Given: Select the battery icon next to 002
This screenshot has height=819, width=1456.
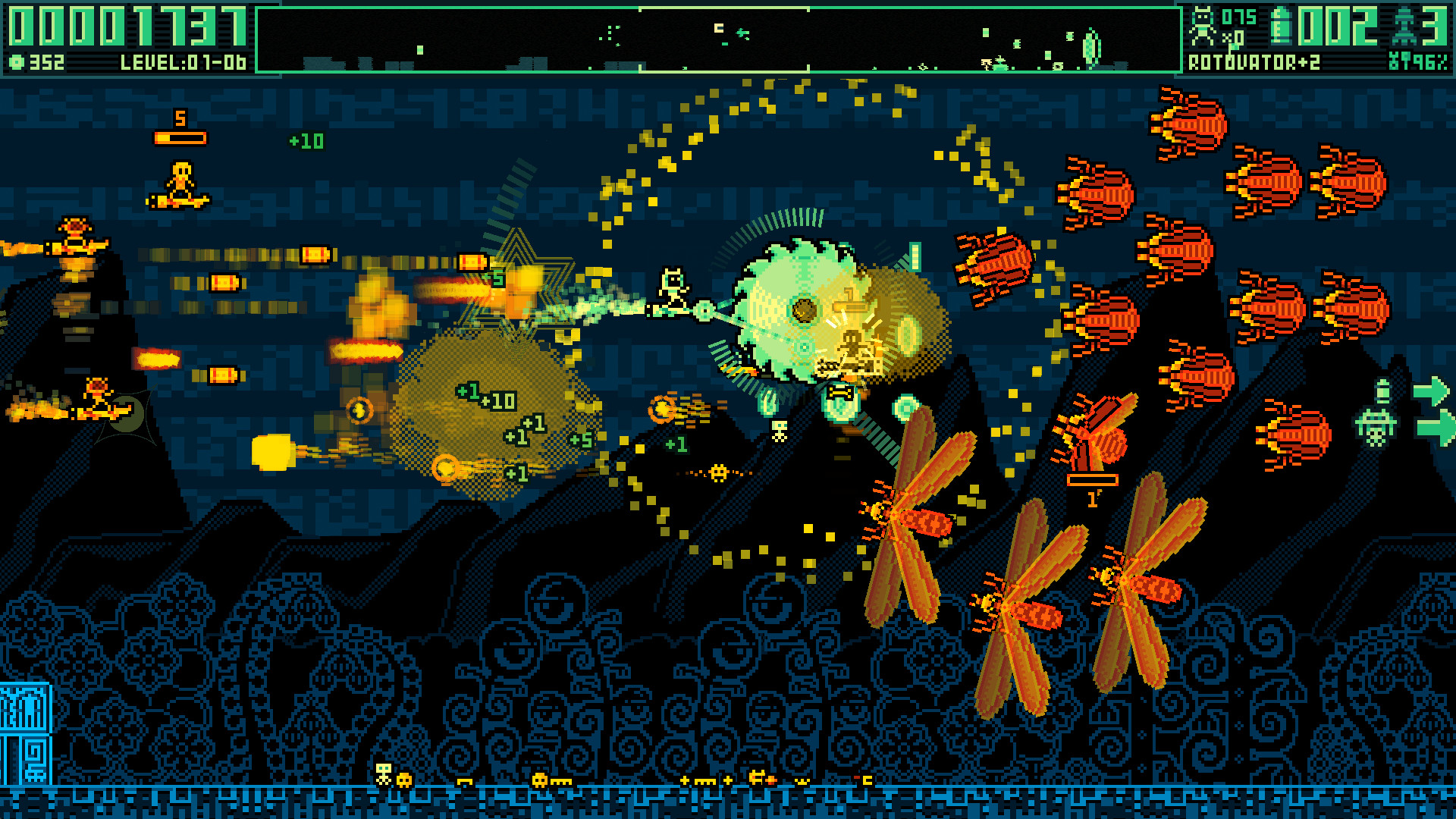Looking at the screenshot, I should point(1283,27).
